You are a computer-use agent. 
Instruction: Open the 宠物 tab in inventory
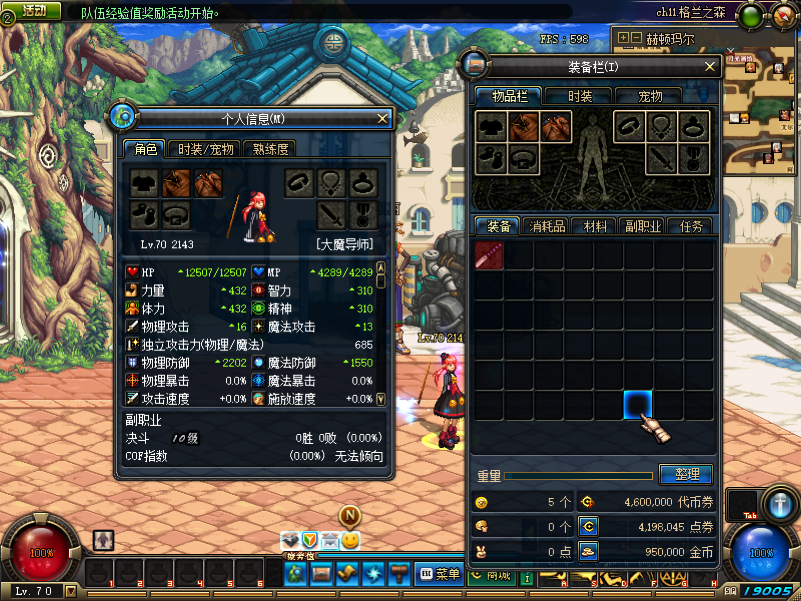point(650,96)
